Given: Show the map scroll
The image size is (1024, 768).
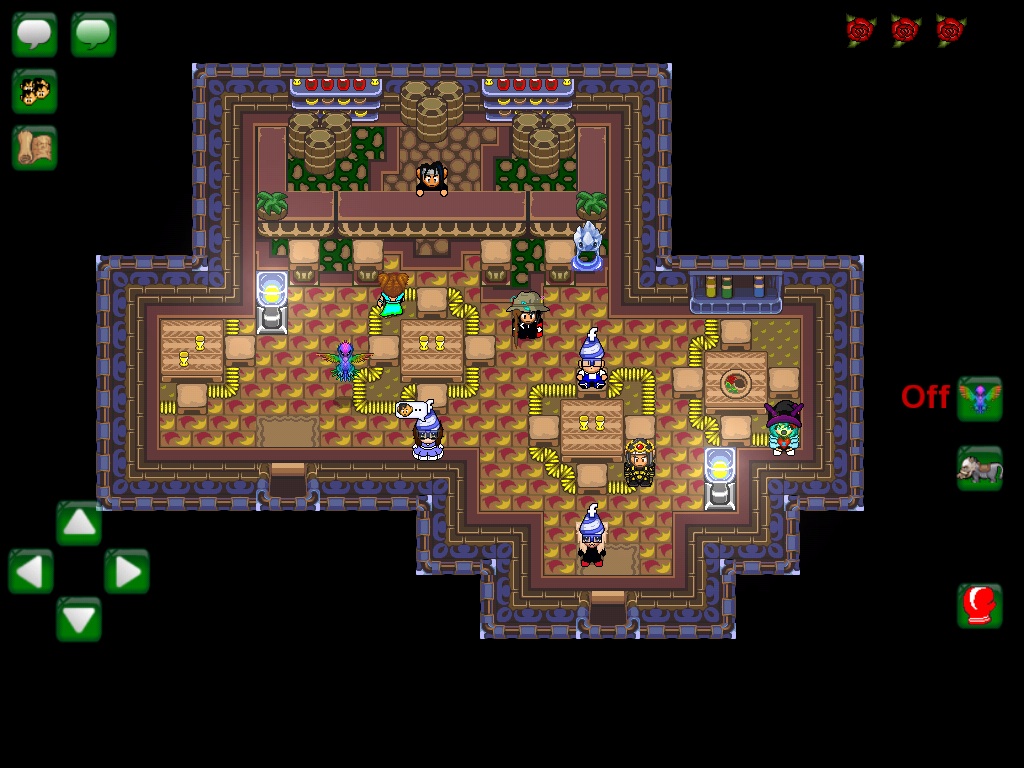Looking at the screenshot, I should tap(34, 148).
